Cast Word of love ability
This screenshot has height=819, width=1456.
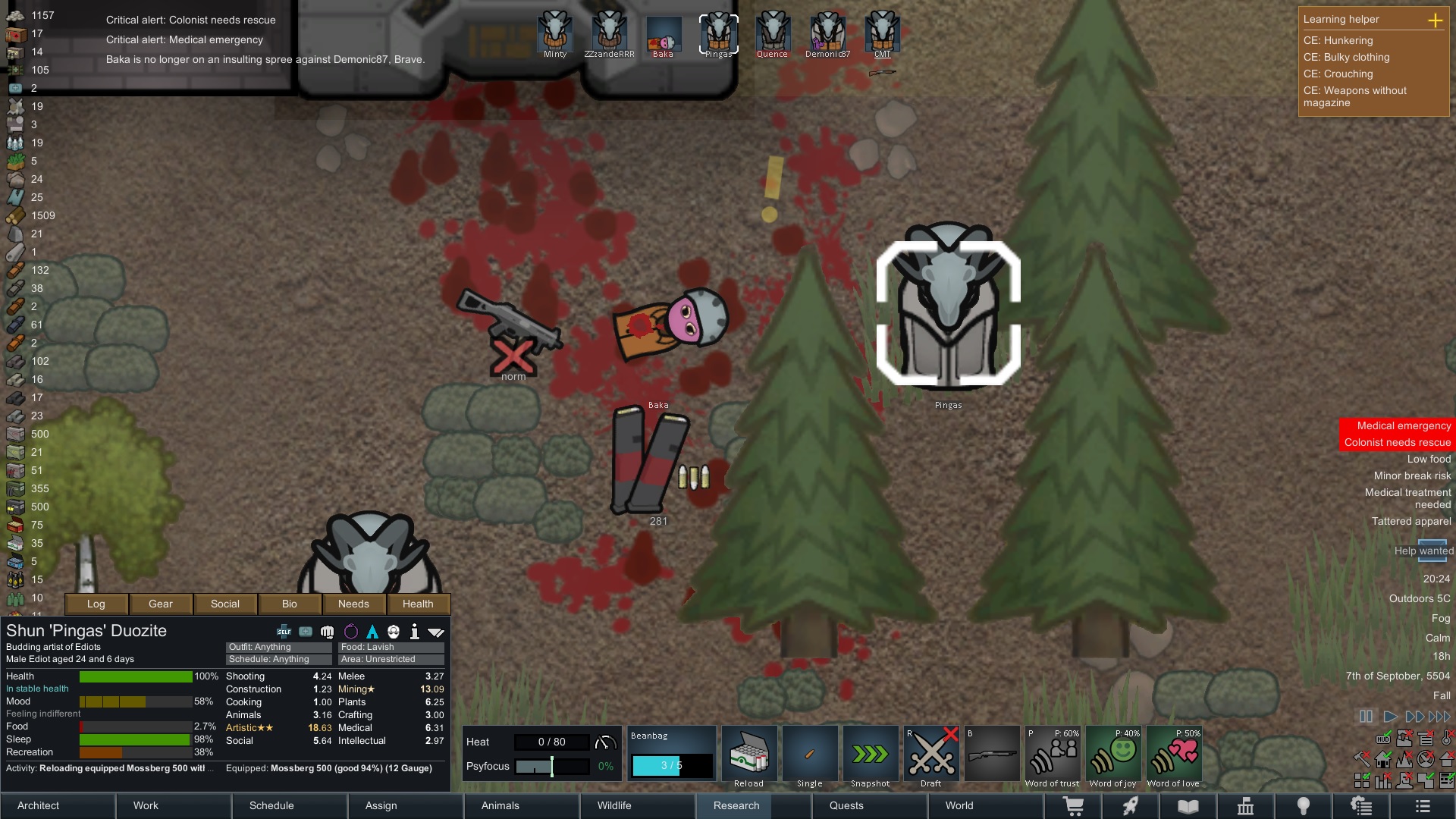coord(1173,755)
